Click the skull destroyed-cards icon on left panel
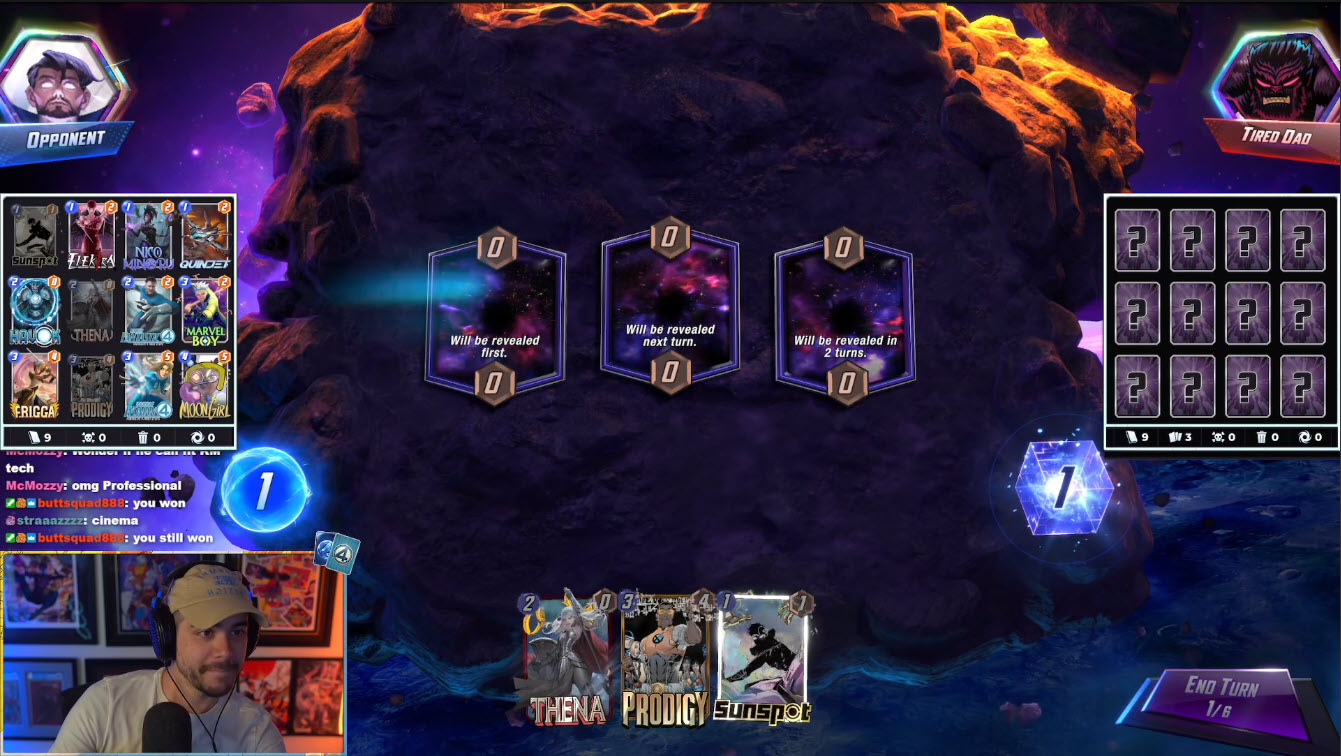Image resolution: width=1341 pixels, height=756 pixels. (x=90, y=437)
